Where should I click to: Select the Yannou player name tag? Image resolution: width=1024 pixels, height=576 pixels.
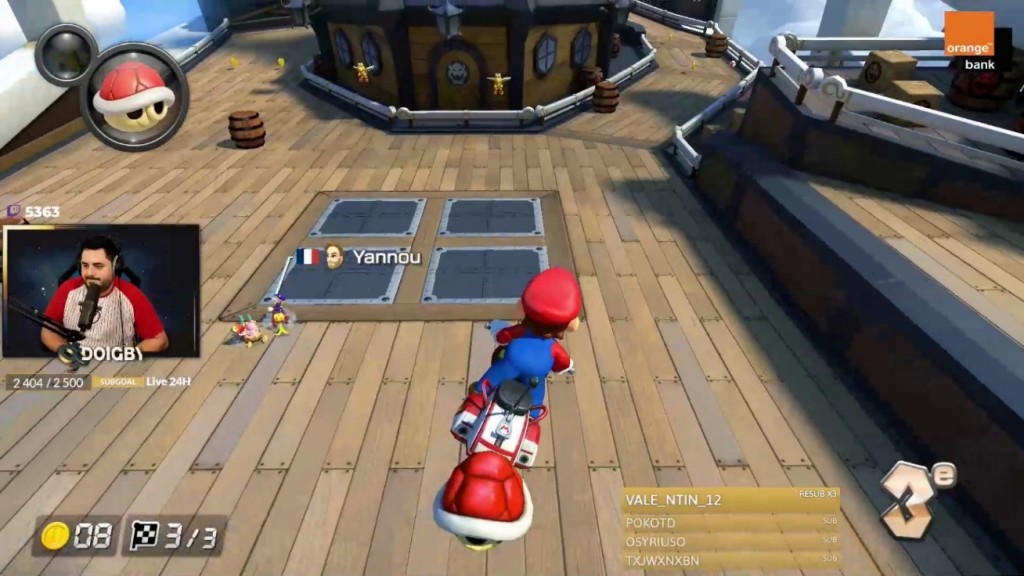click(x=359, y=257)
